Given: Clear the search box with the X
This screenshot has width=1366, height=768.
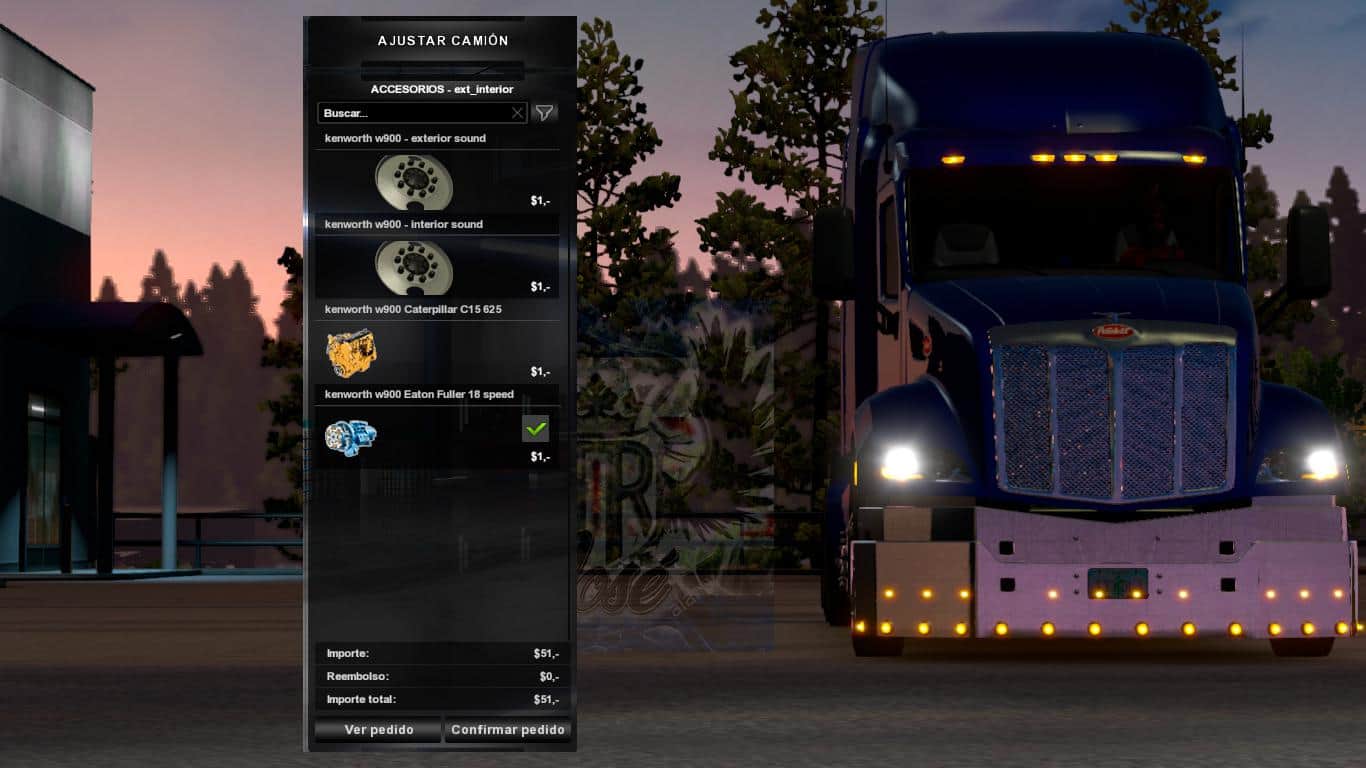Looking at the screenshot, I should tap(517, 113).
